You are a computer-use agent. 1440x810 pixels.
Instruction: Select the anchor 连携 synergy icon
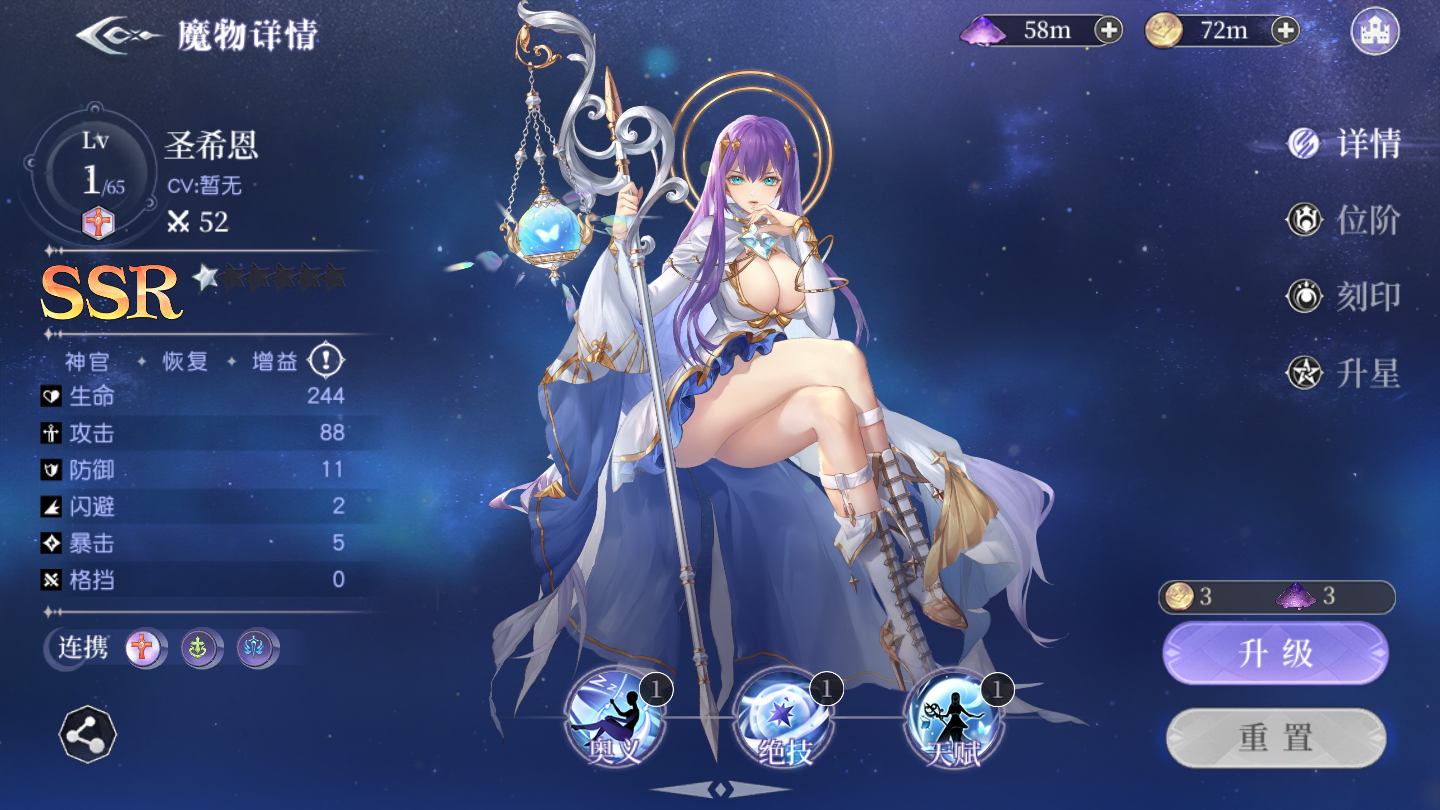[x=198, y=649]
